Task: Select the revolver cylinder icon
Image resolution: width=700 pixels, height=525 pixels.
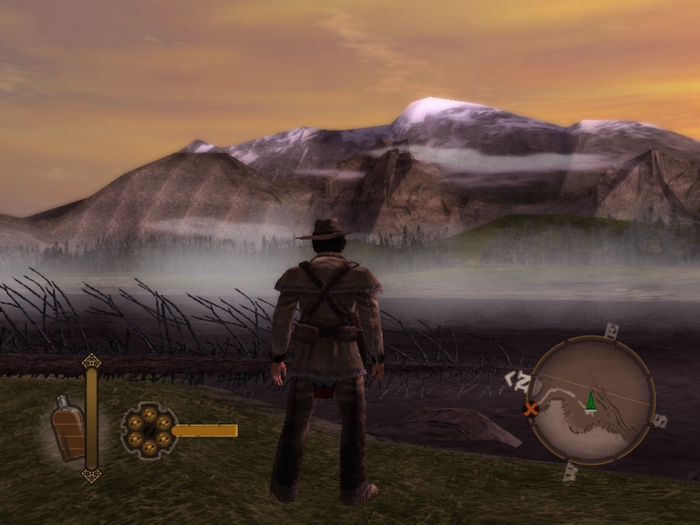Action: (148, 431)
